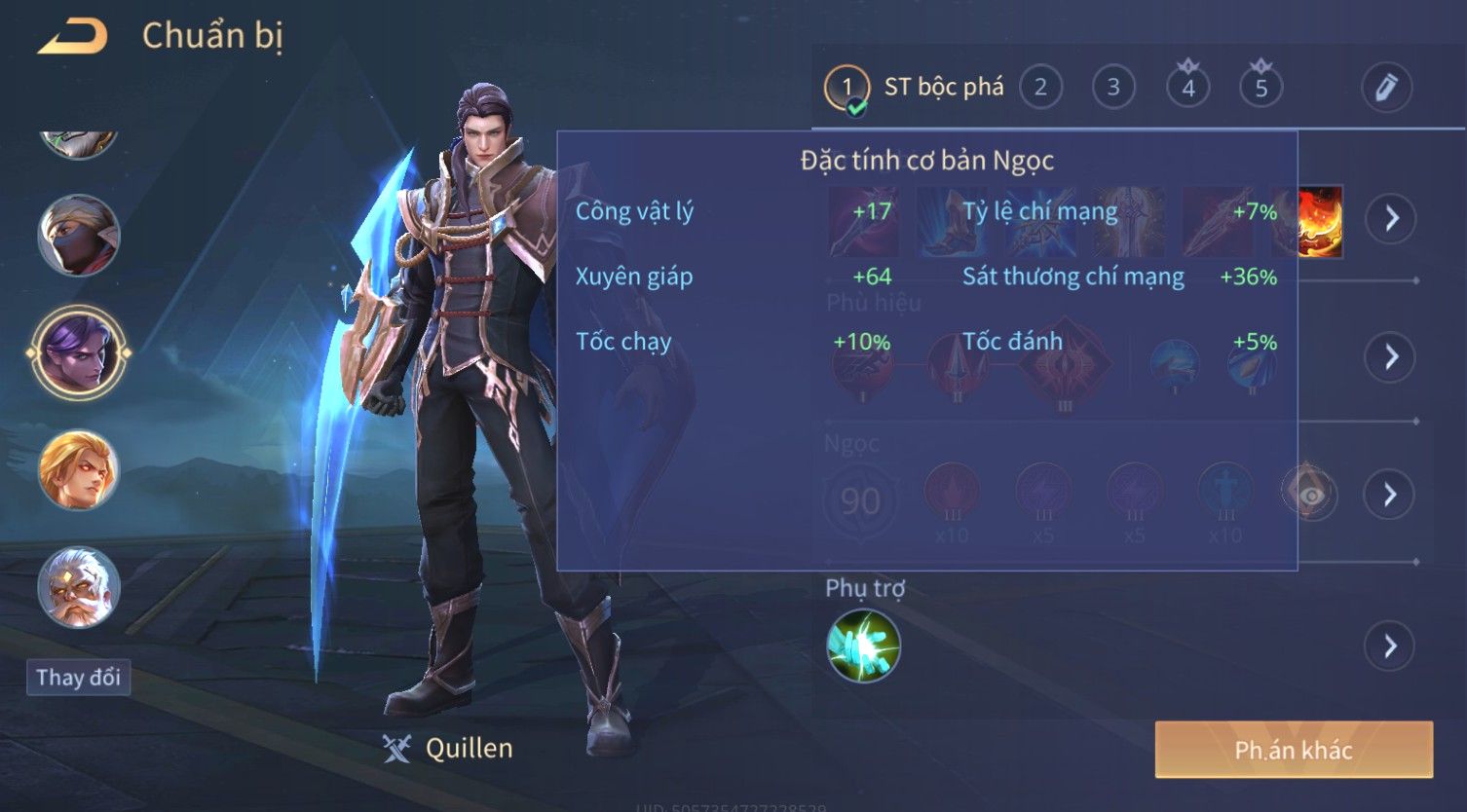
Task: Select the purple-haired Quillen portrait
Action: point(79,351)
